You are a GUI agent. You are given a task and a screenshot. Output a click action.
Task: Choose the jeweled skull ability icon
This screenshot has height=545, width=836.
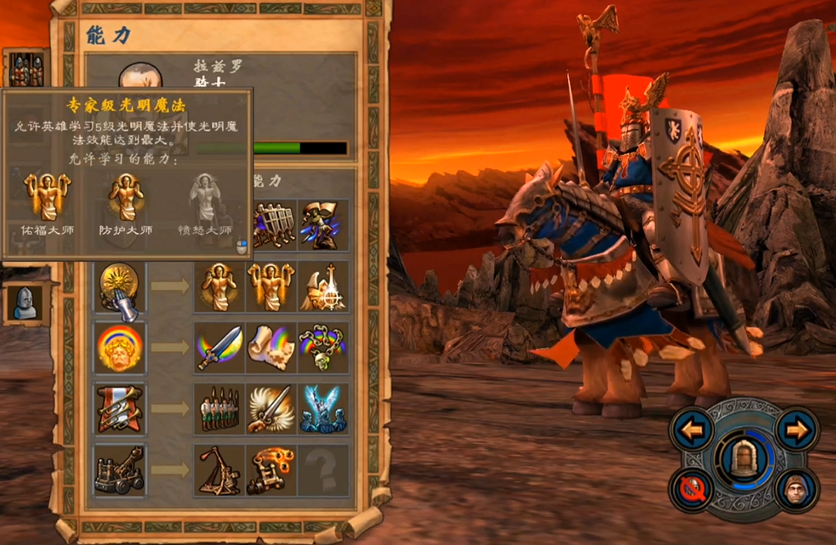click(x=324, y=348)
